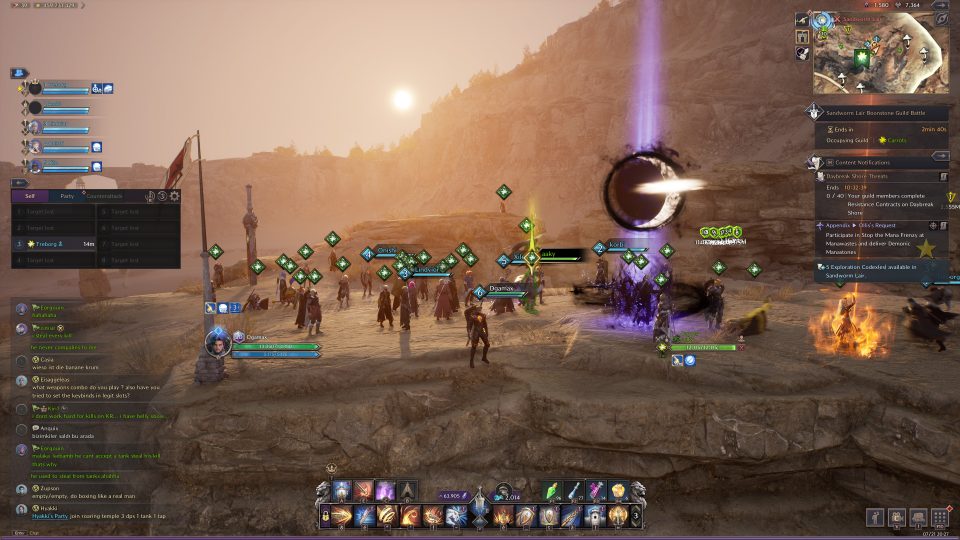The height and width of the screenshot is (540, 960).
Task: Click the Sandworm Lair minimap
Action: [x=880, y=57]
